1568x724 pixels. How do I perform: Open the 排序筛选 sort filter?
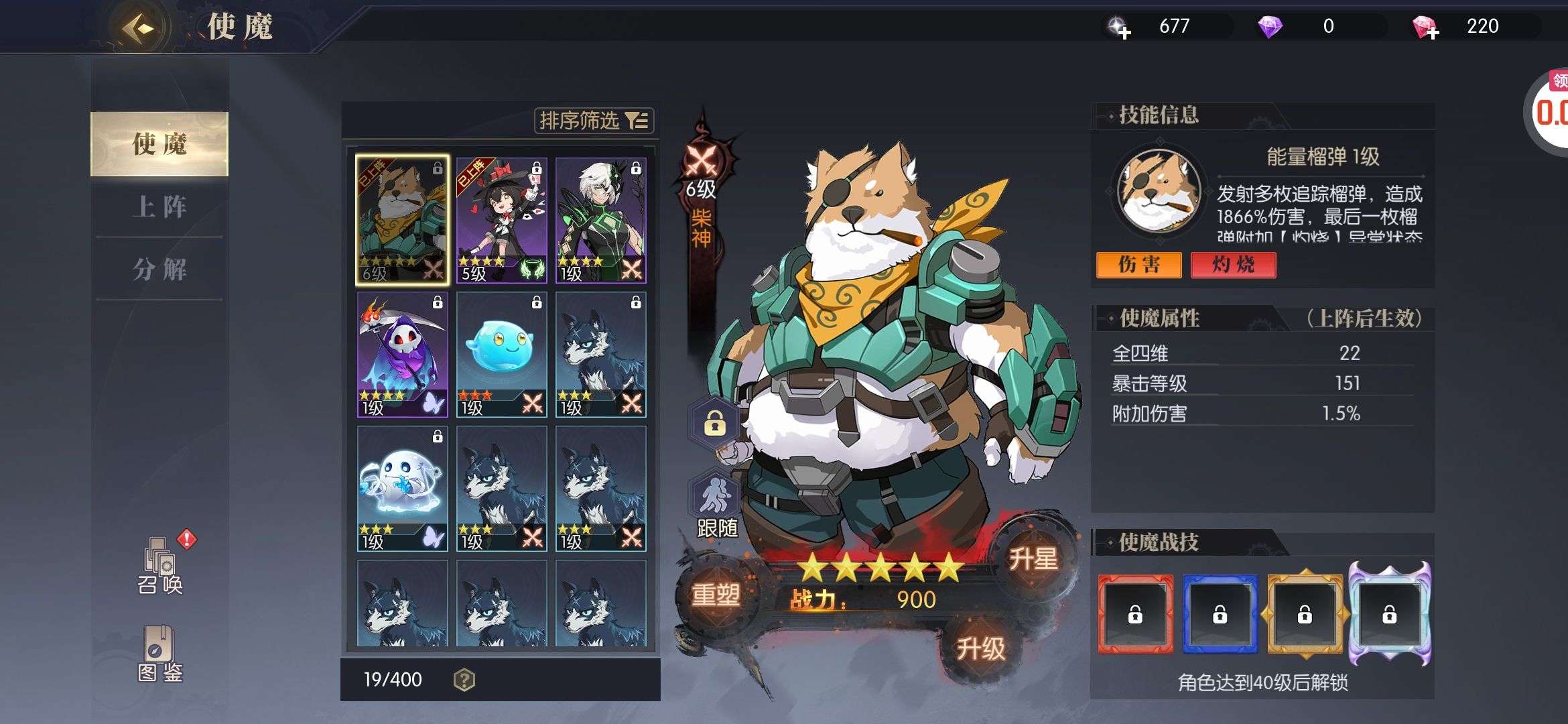point(593,121)
